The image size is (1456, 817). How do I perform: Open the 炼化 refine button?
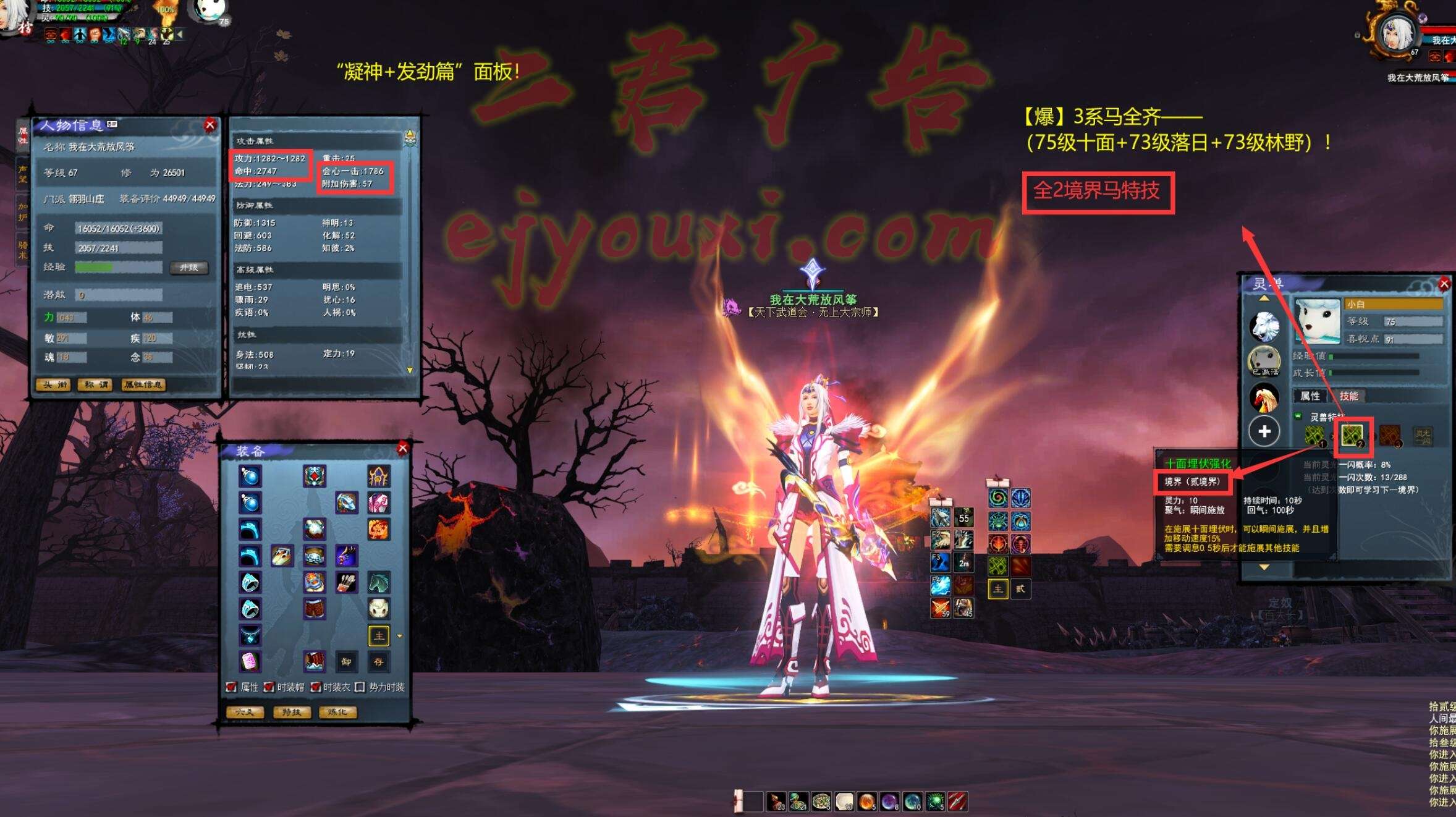point(337,712)
